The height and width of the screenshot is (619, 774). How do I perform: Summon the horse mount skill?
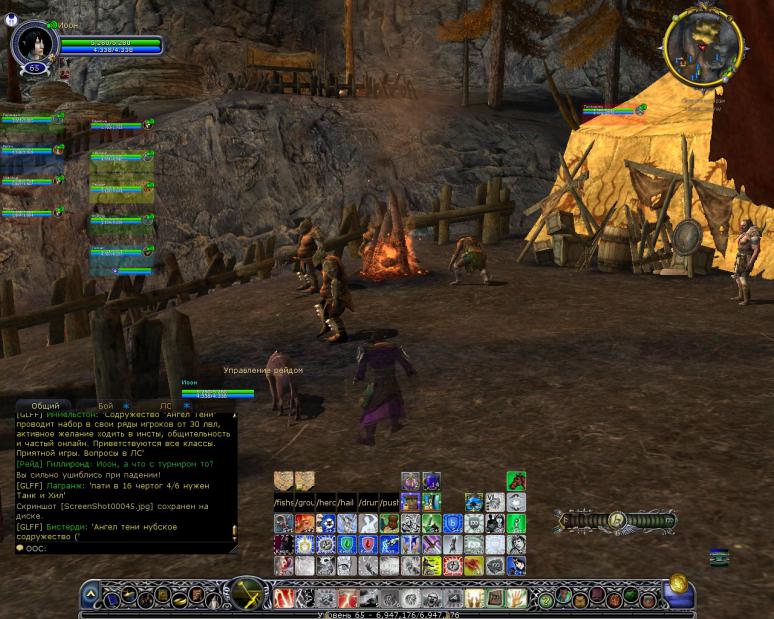[516, 481]
